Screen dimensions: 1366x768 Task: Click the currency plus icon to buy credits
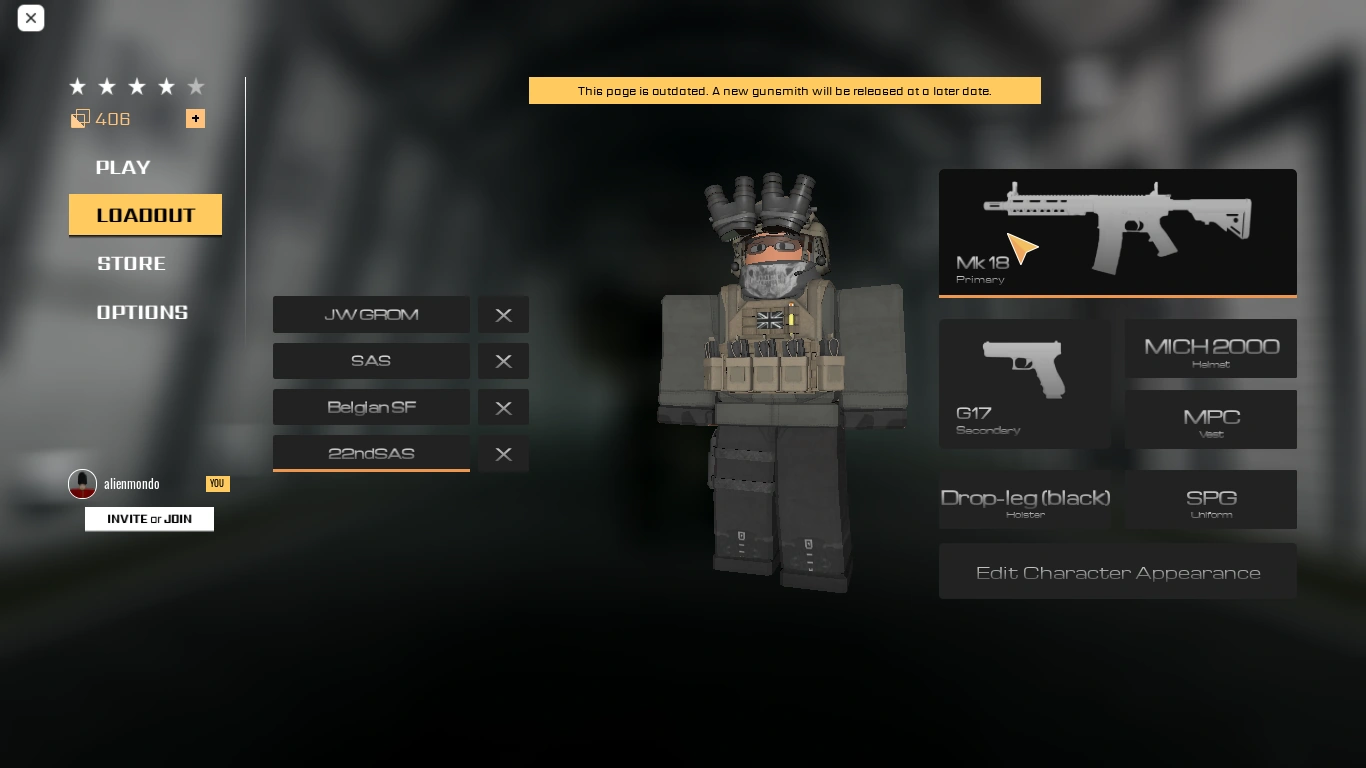pos(195,118)
